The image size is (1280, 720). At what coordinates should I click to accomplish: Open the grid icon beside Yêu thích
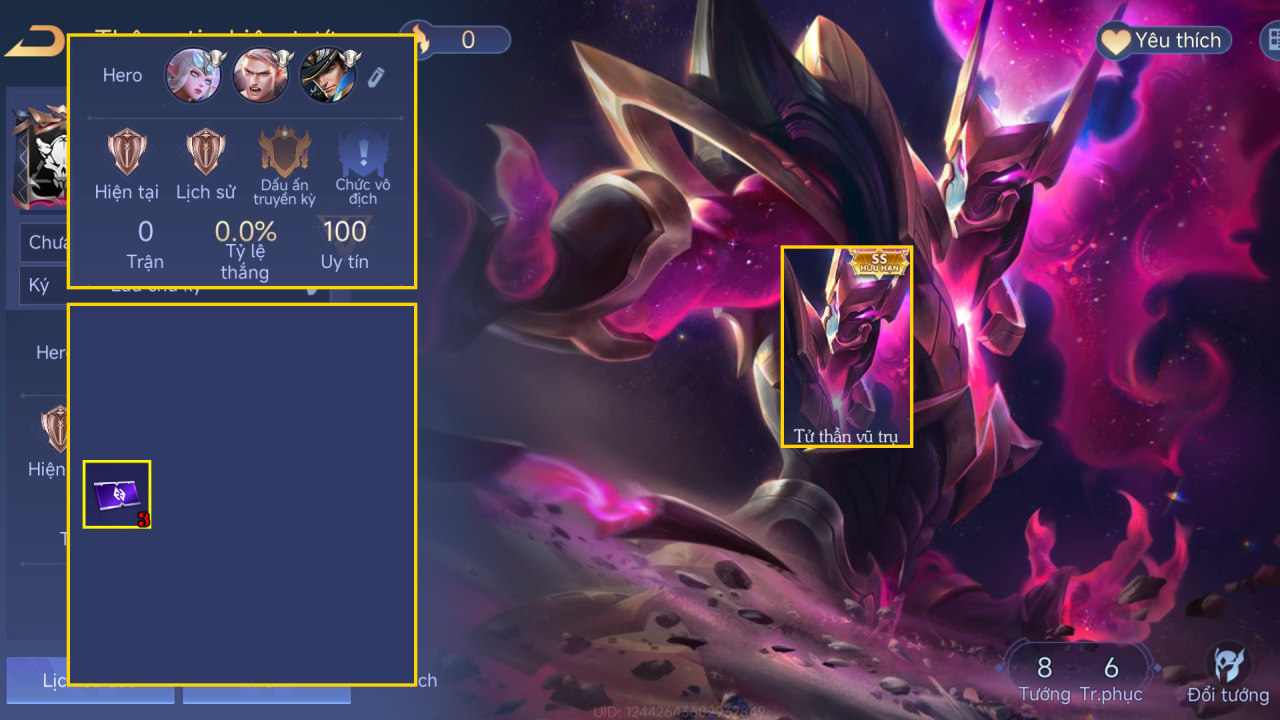click(1270, 40)
